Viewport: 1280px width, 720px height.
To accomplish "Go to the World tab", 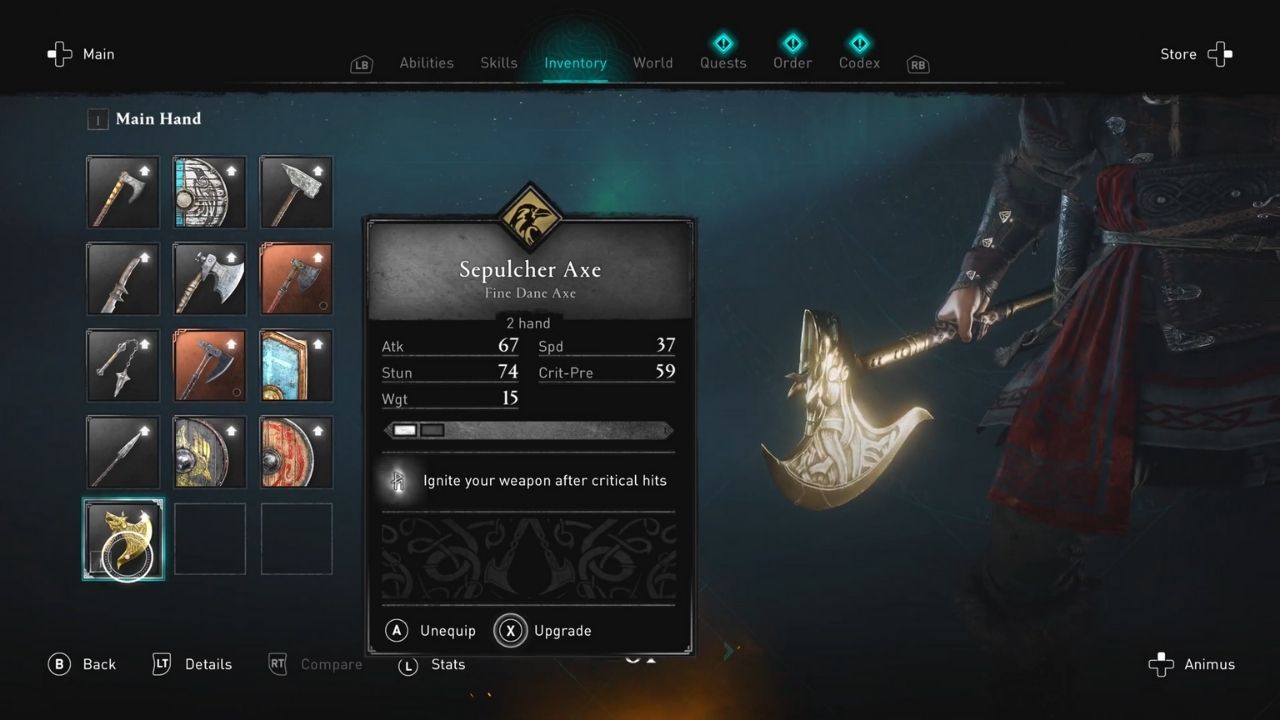I will tap(652, 63).
